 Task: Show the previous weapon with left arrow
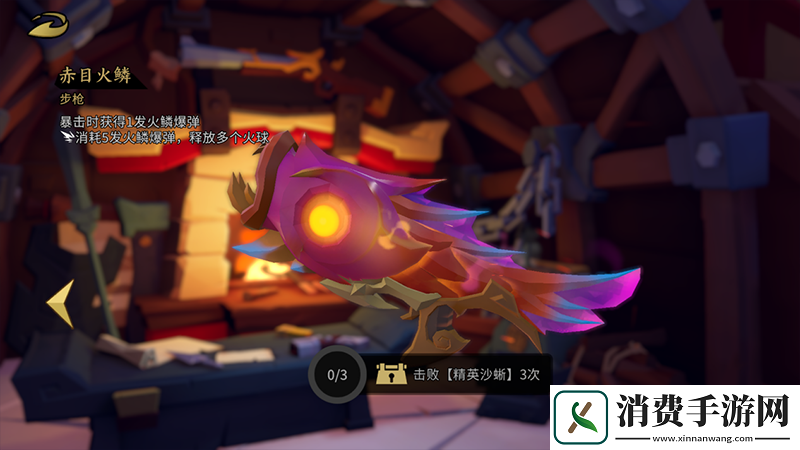[60, 303]
